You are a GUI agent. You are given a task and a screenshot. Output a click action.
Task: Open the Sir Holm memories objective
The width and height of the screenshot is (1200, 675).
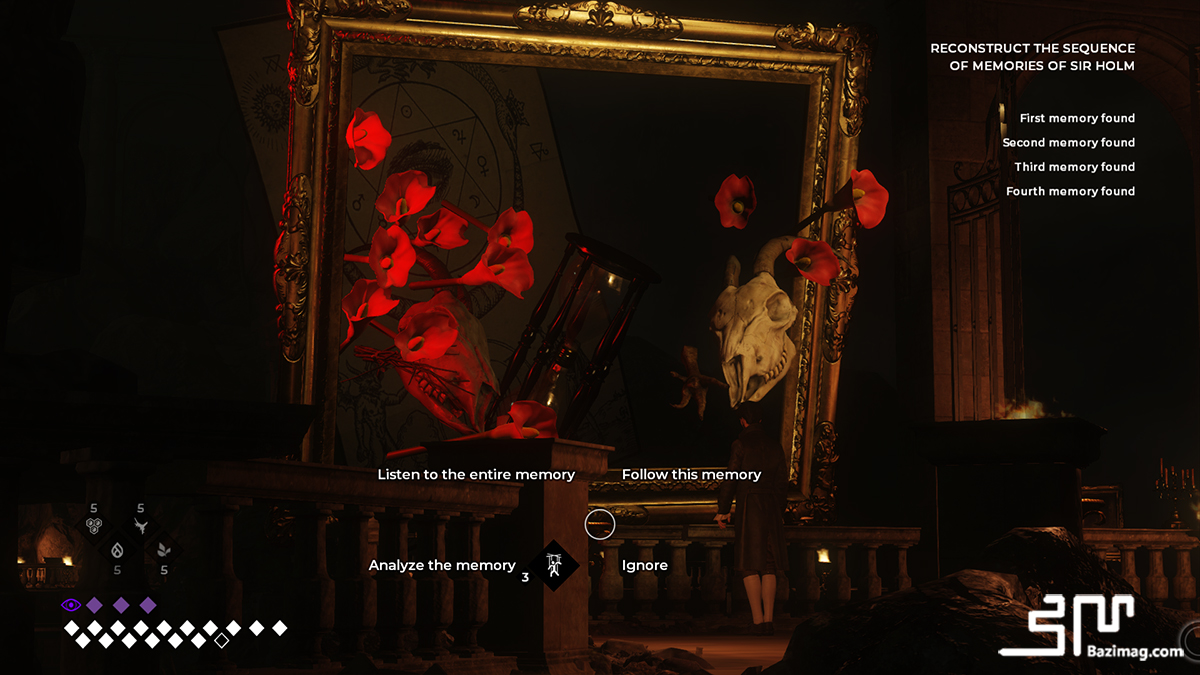point(1033,57)
